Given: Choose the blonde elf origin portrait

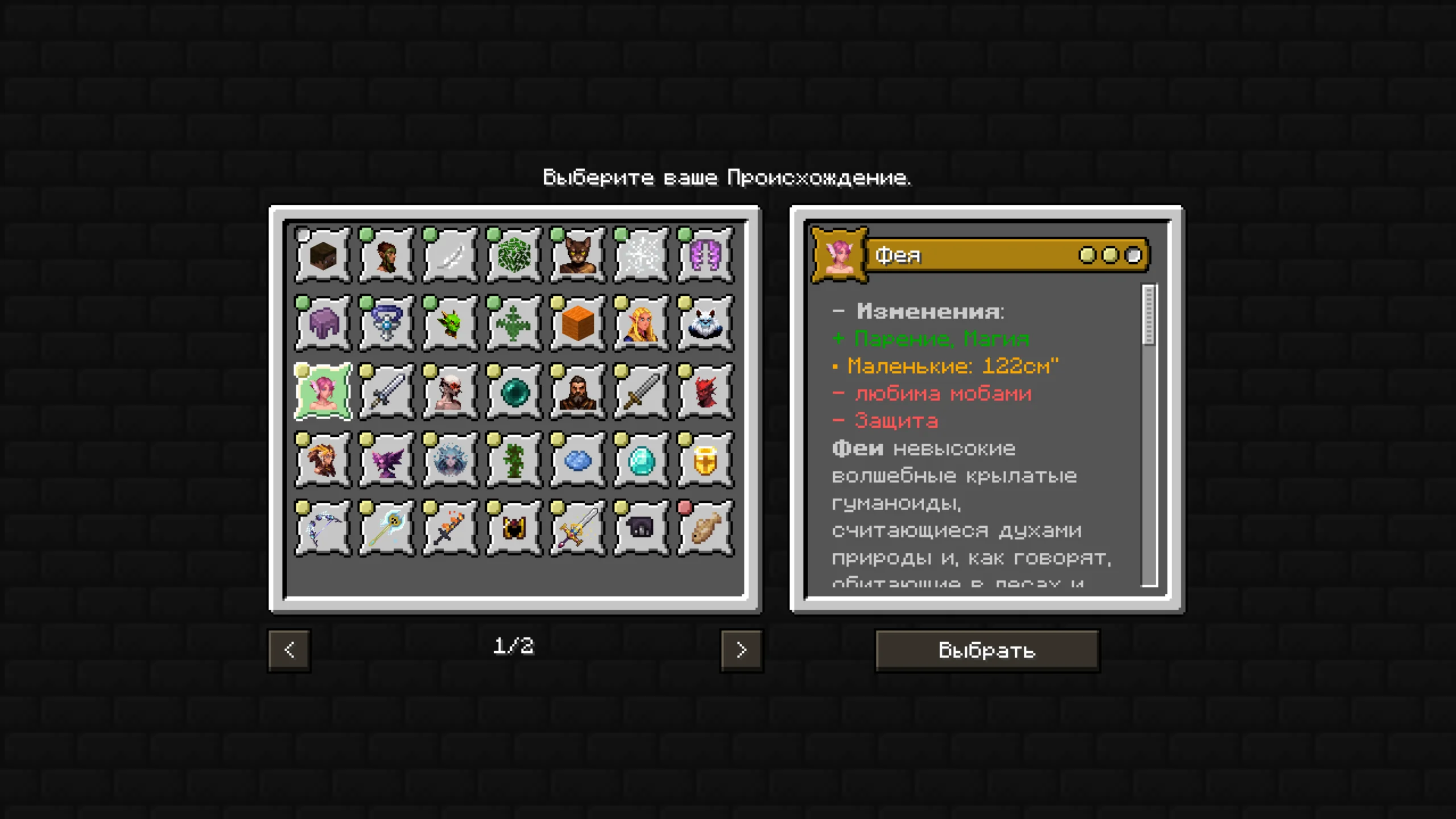Looking at the screenshot, I should (642, 324).
